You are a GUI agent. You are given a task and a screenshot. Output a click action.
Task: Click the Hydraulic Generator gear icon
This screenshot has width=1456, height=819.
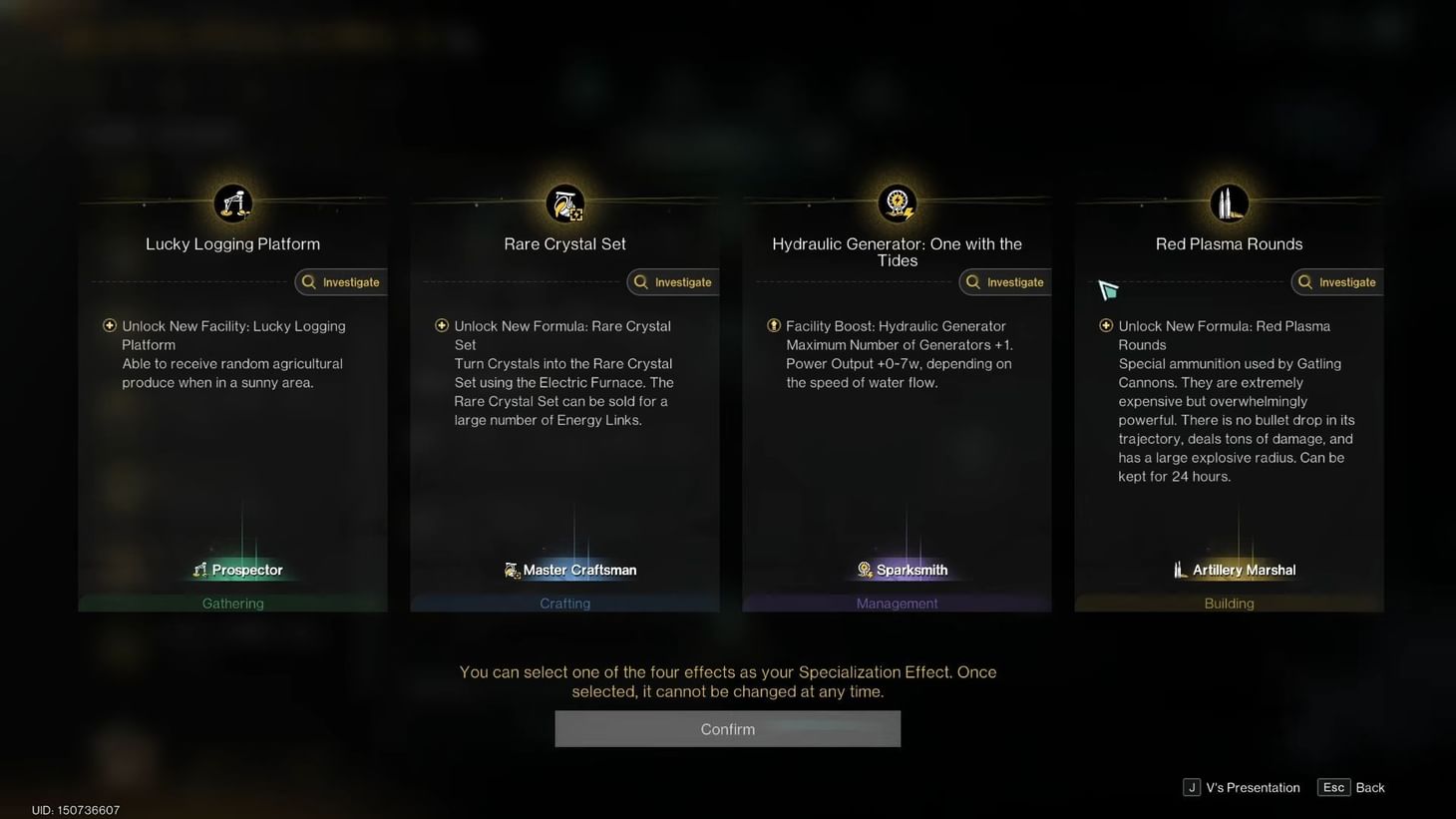[x=897, y=203]
